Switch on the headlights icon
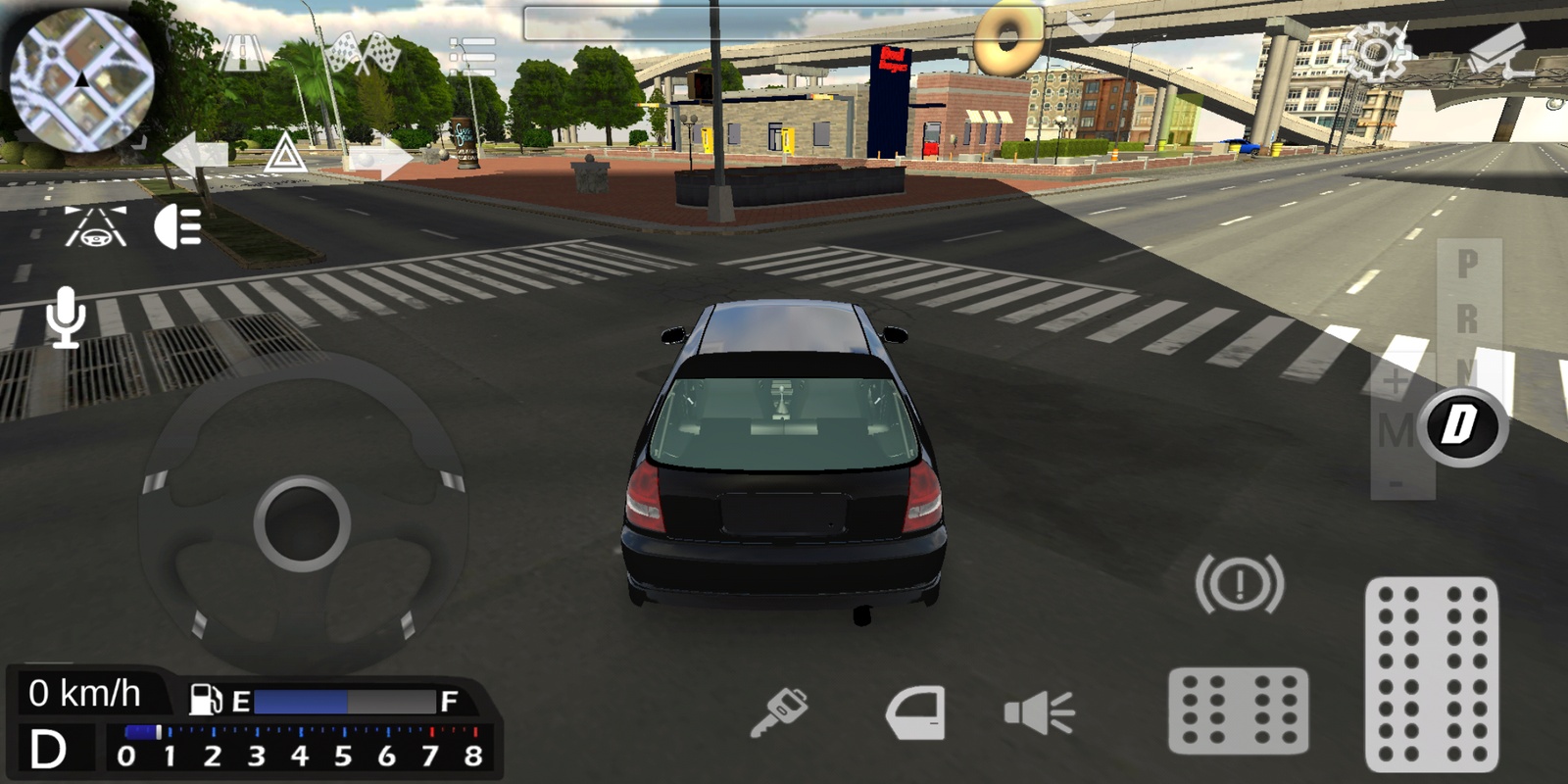This screenshot has width=1568, height=784. click(x=178, y=227)
